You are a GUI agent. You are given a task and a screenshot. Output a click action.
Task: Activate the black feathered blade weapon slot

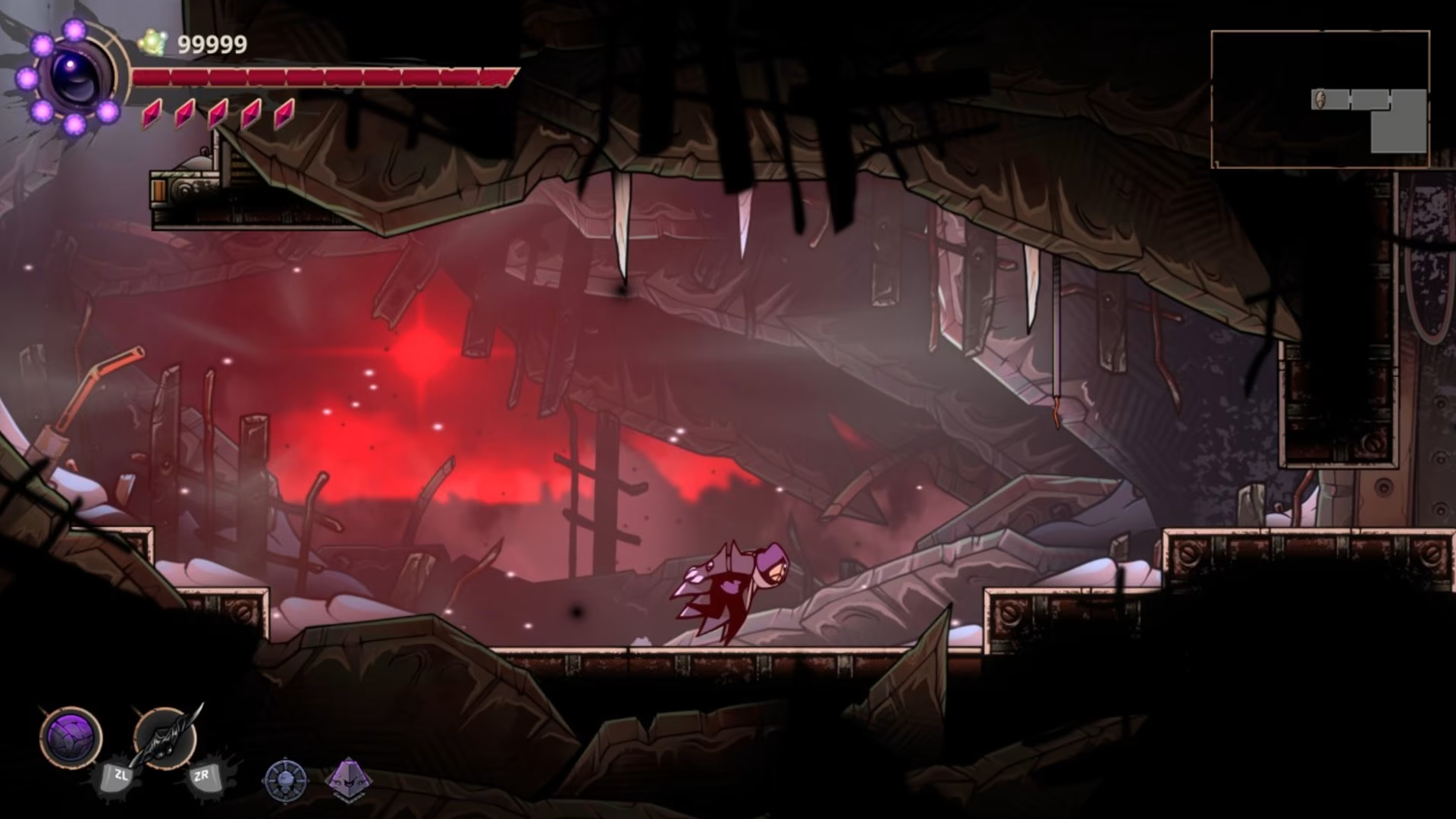click(x=165, y=736)
